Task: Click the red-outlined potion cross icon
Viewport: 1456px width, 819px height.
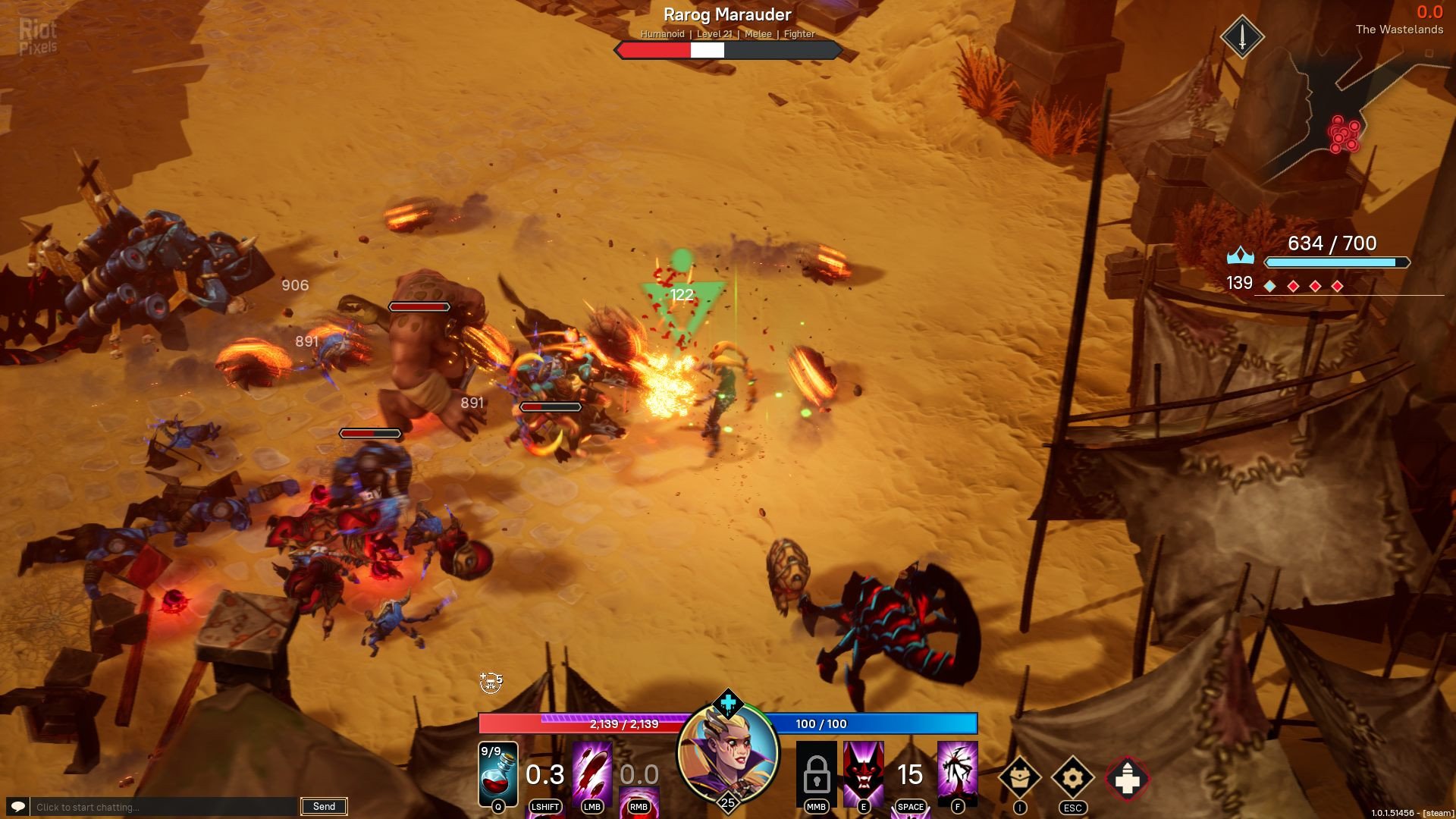Action: (1127, 779)
